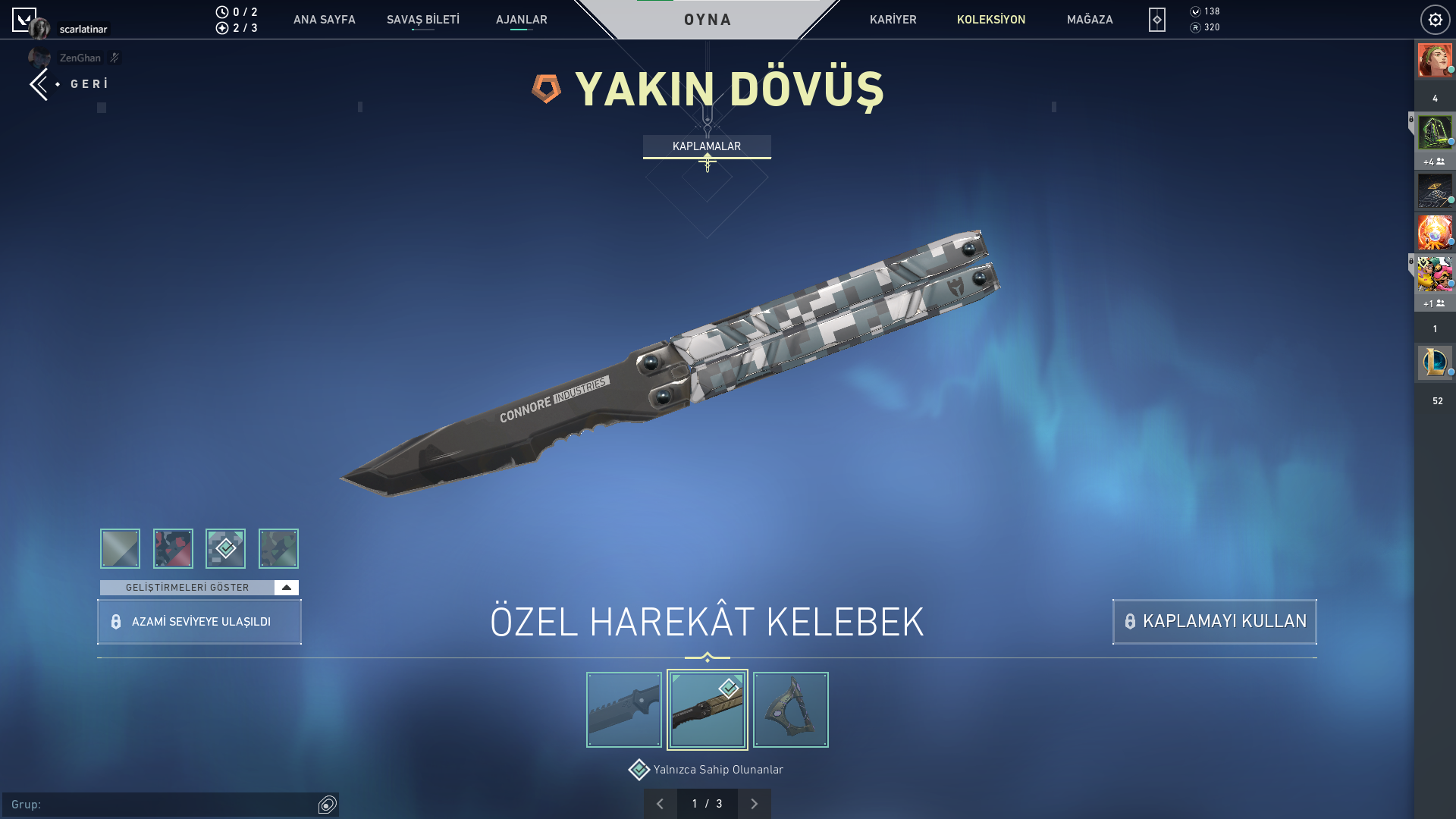Go to the next skin page
The height and width of the screenshot is (819, 1456).
tap(754, 804)
